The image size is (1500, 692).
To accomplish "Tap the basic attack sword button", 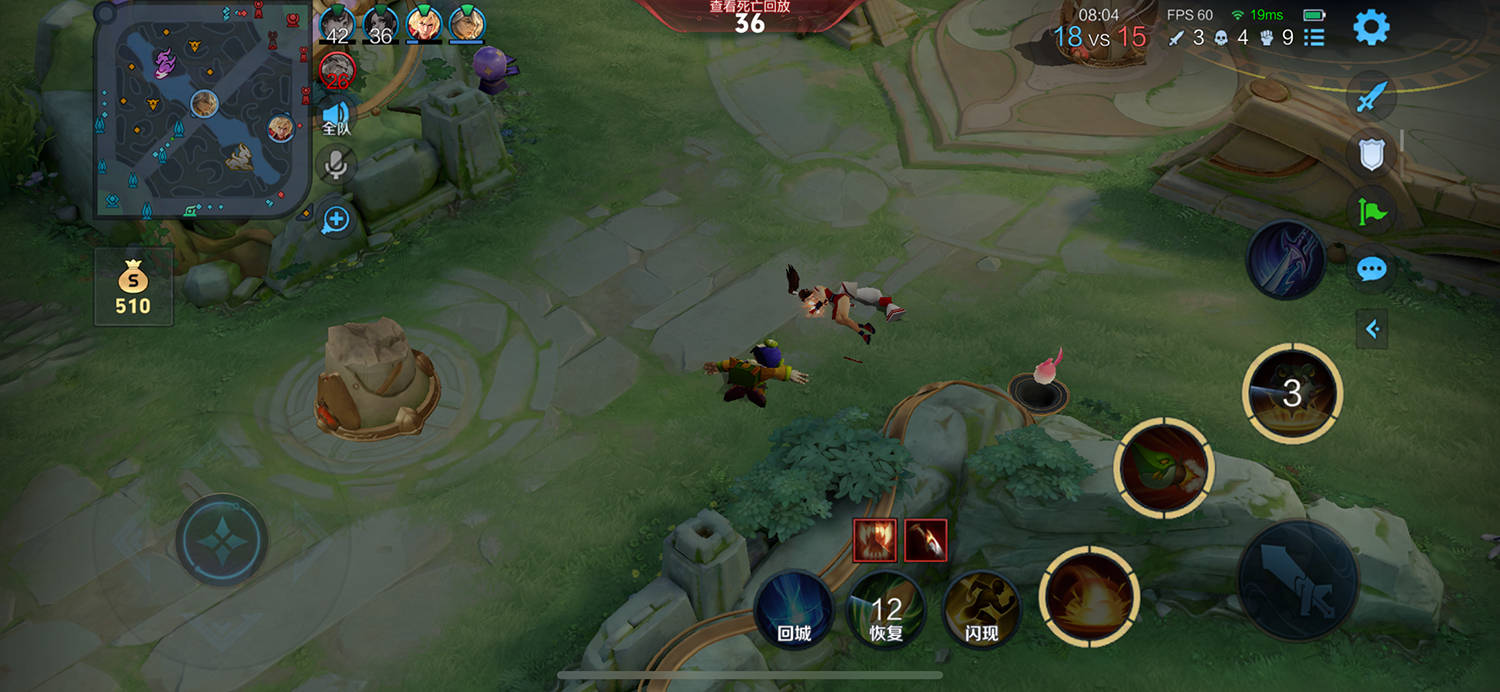I will (x=1297, y=580).
